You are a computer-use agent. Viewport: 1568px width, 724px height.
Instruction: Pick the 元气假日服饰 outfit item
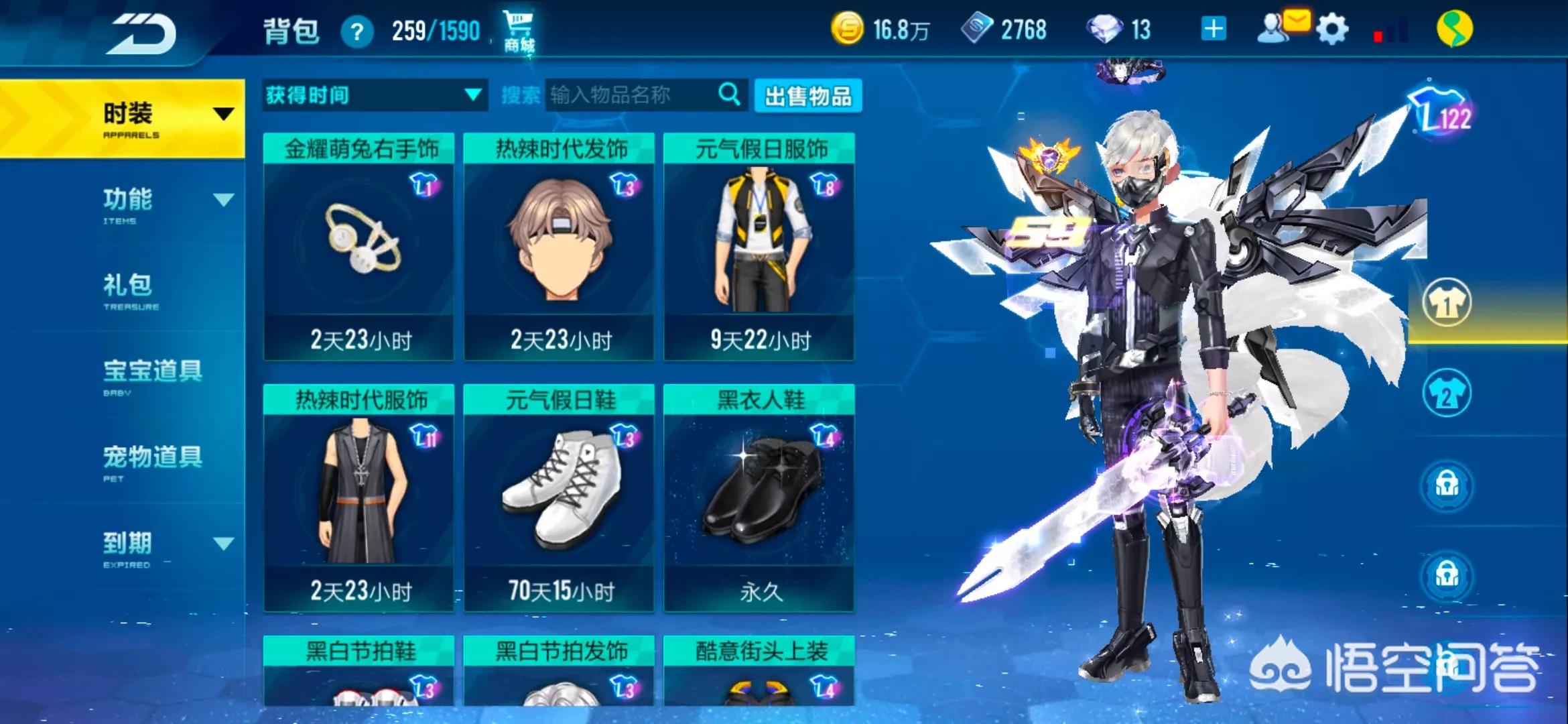click(759, 246)
